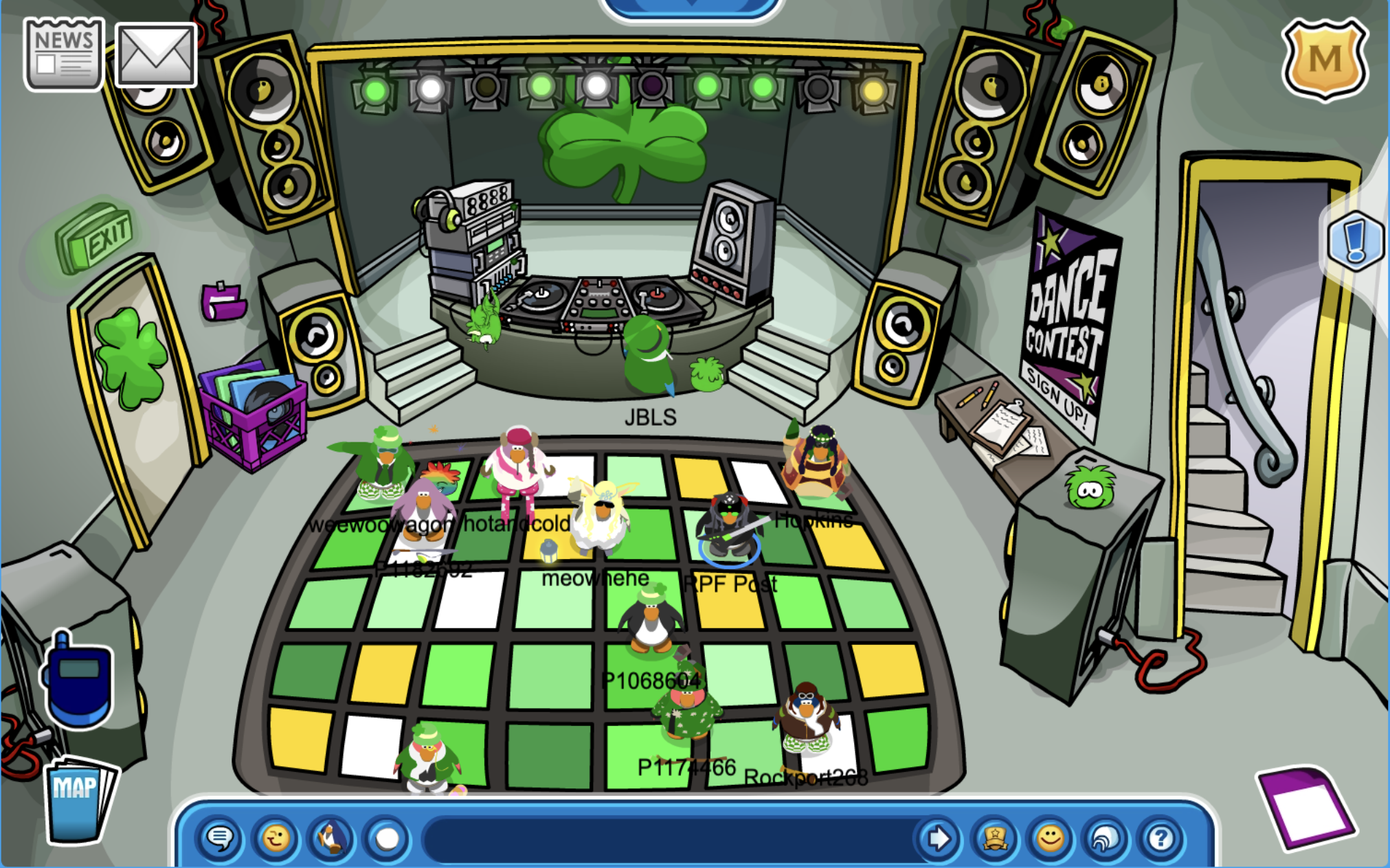1390x868 pixels.
Task: Open the question mark help button
Action: pyautogui.click(x=1161, y=838)
